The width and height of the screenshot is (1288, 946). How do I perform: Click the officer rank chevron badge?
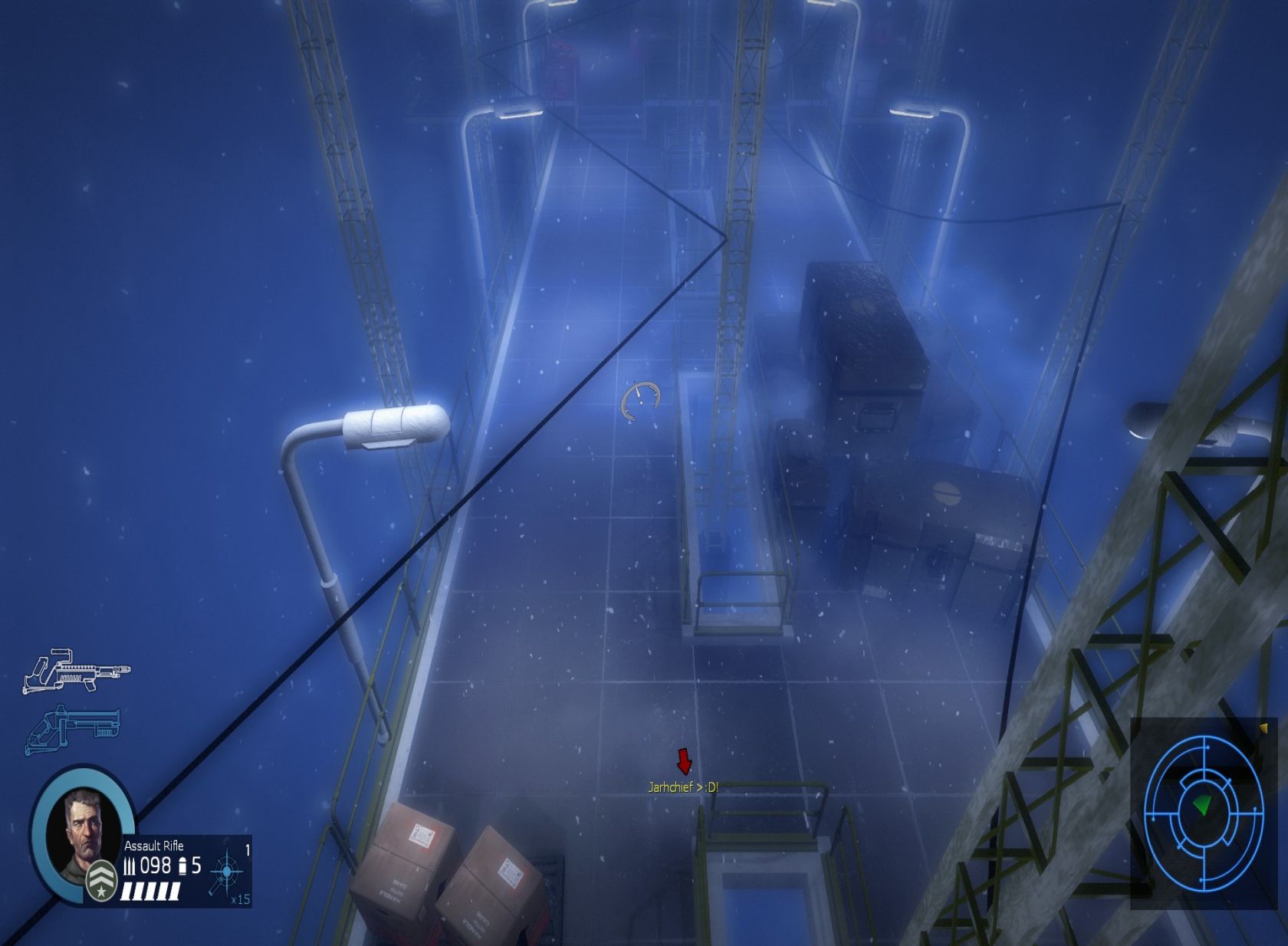(101, 882)
